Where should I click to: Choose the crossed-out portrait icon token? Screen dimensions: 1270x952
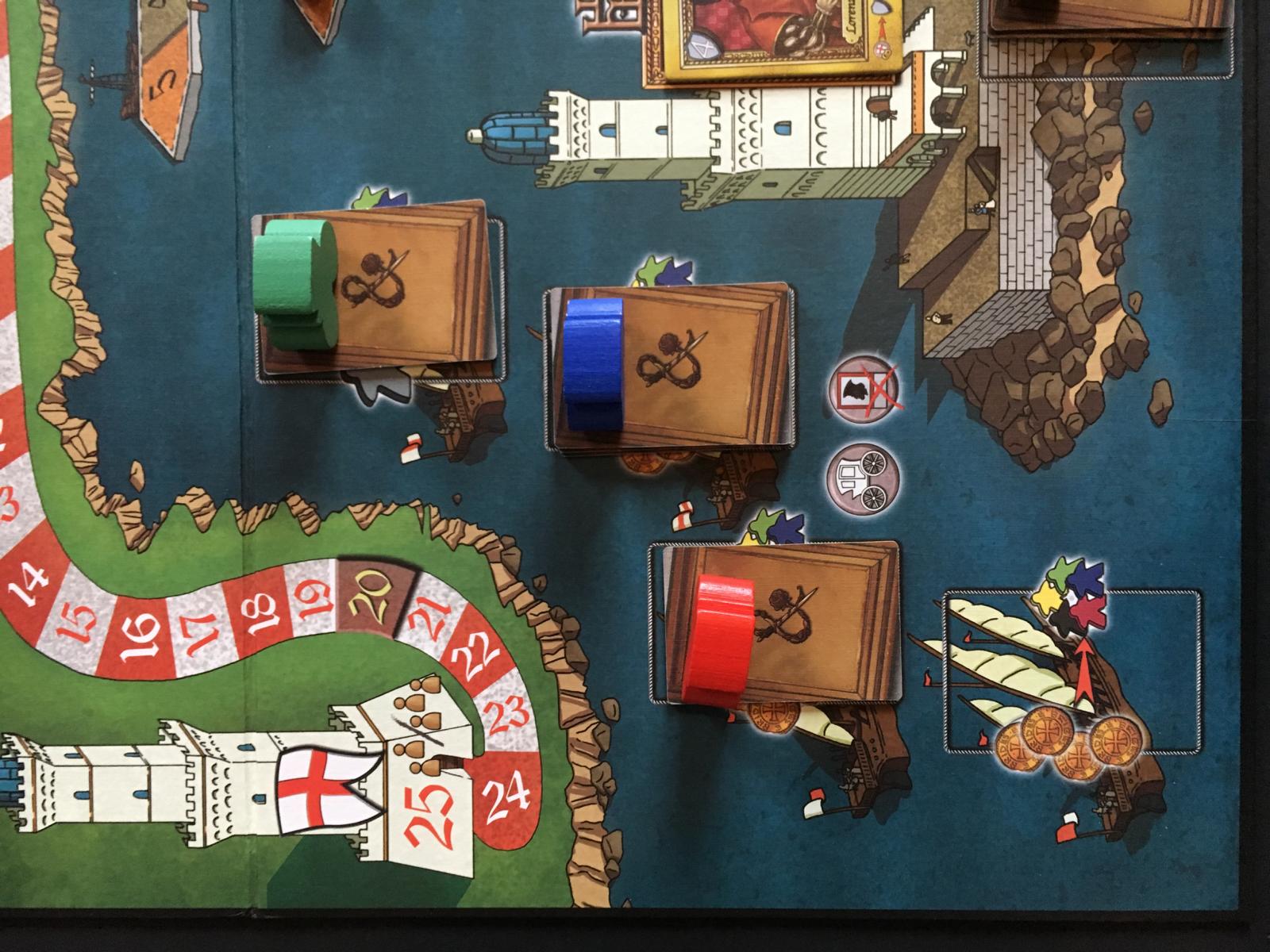[864, 390]
